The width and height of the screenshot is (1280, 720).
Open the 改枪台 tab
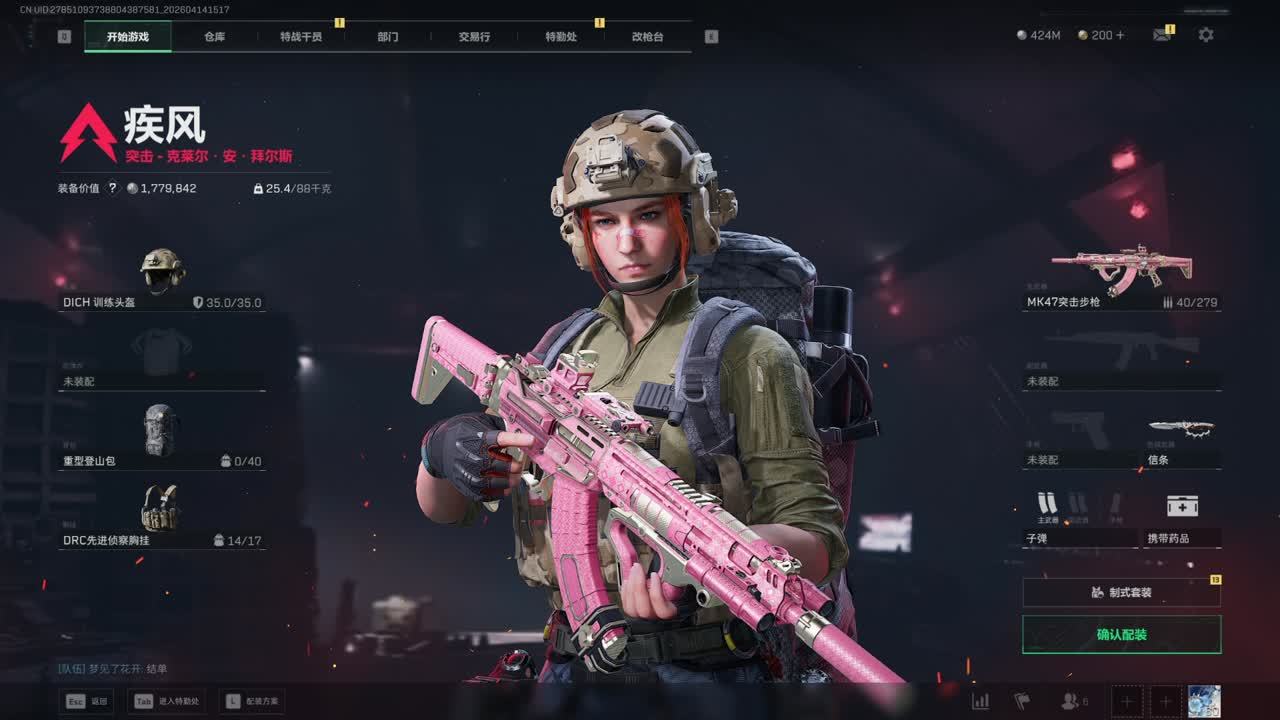coord(647,37)
